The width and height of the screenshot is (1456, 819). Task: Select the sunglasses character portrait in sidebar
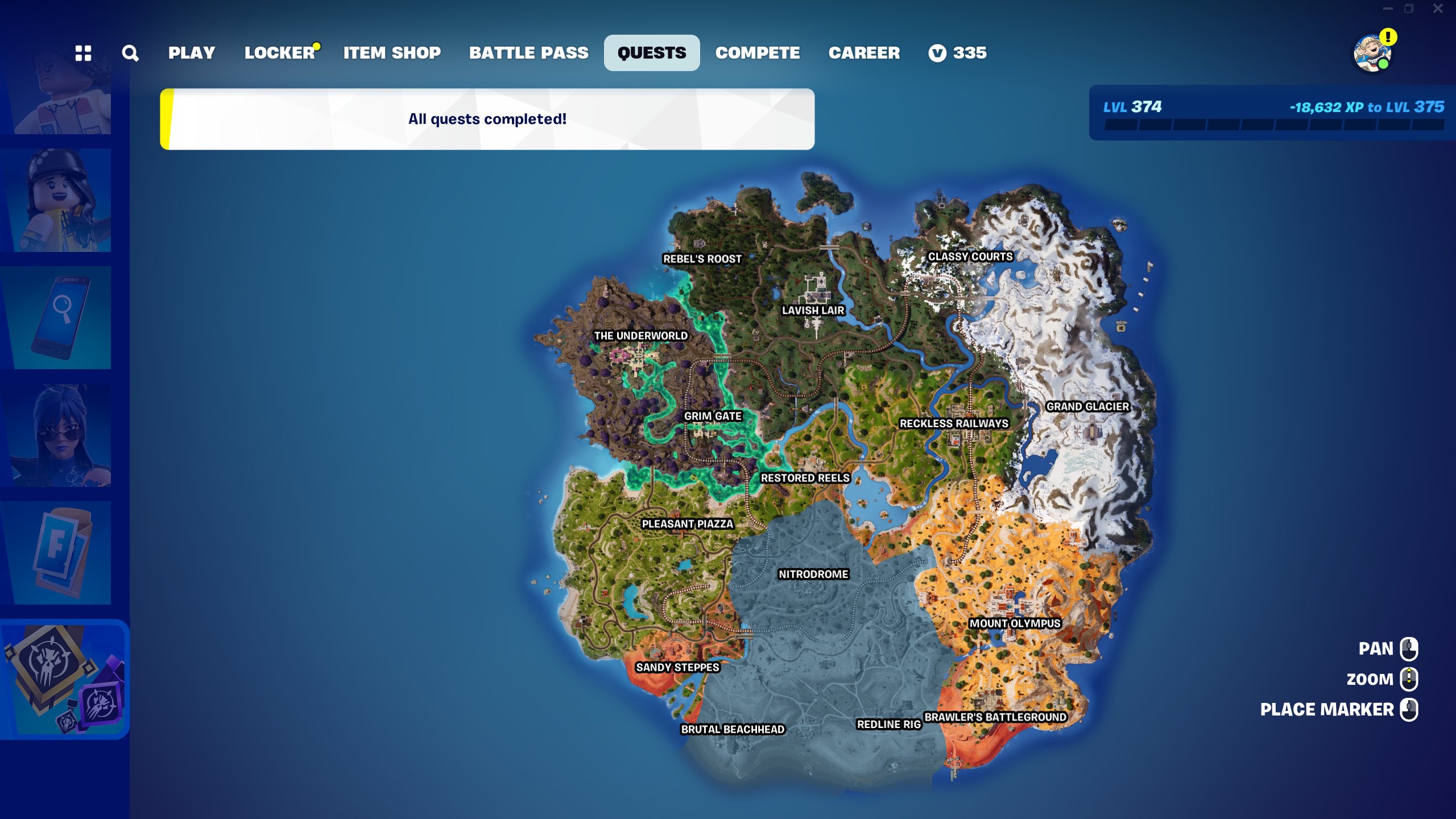[x=63, y=432]
